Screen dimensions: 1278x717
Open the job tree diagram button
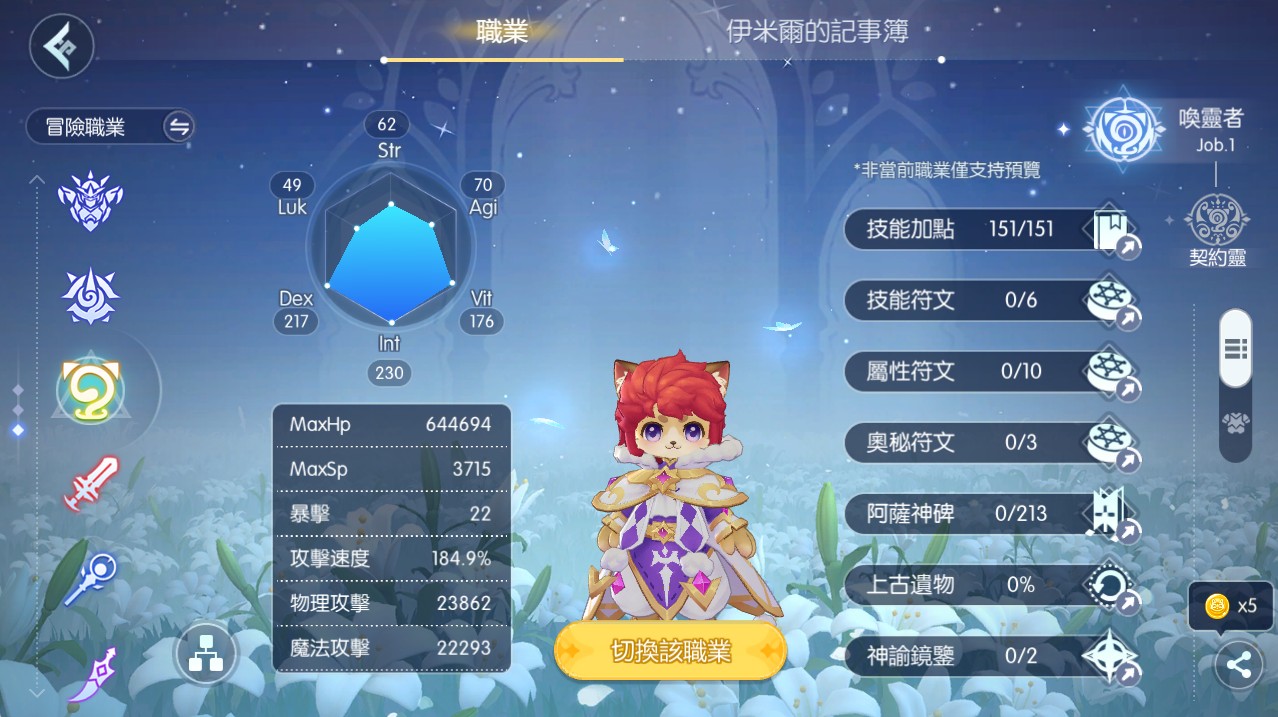[205, 655]
